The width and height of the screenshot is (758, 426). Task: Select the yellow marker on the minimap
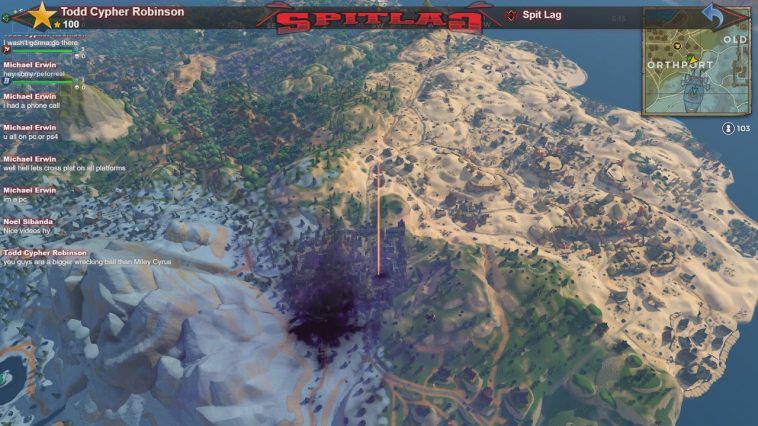pyautogui.click(x=692, y=58)
